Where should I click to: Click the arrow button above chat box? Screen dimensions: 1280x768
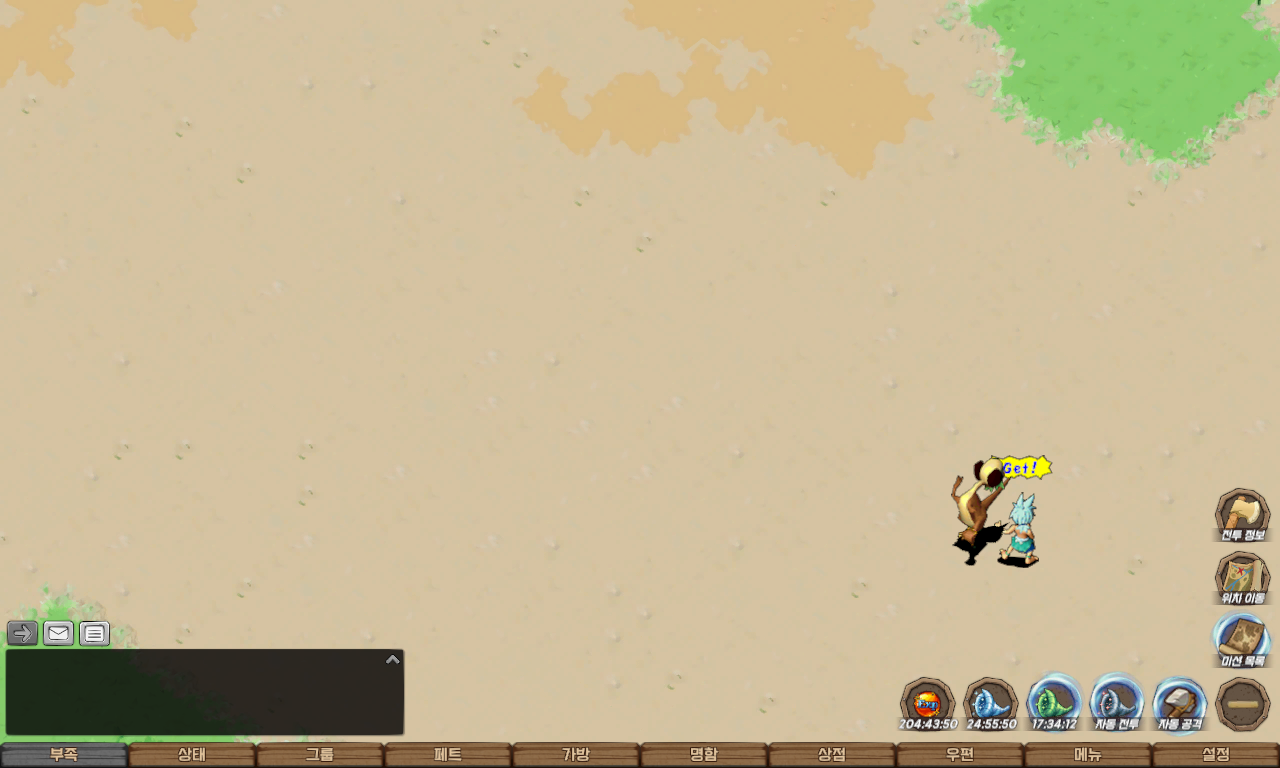coord(23,633)
